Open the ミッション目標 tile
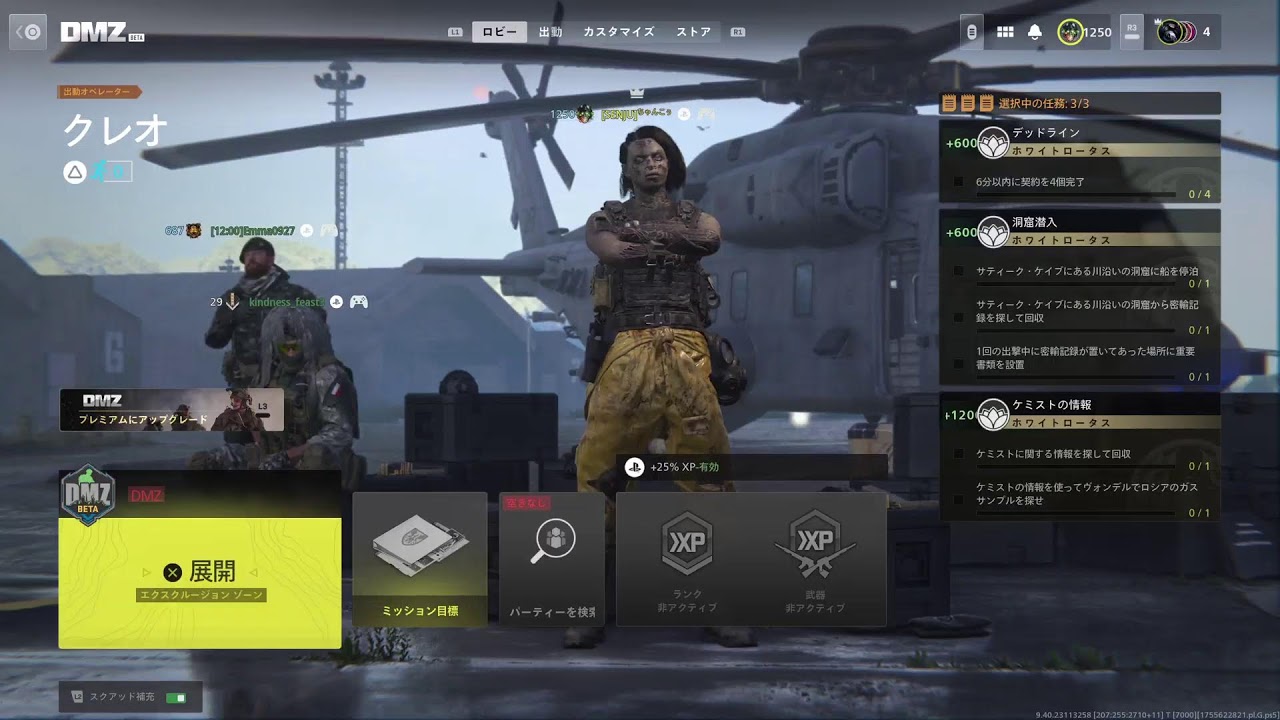The width and height of the screenshot is (1280, 720). tap(420, 560)
